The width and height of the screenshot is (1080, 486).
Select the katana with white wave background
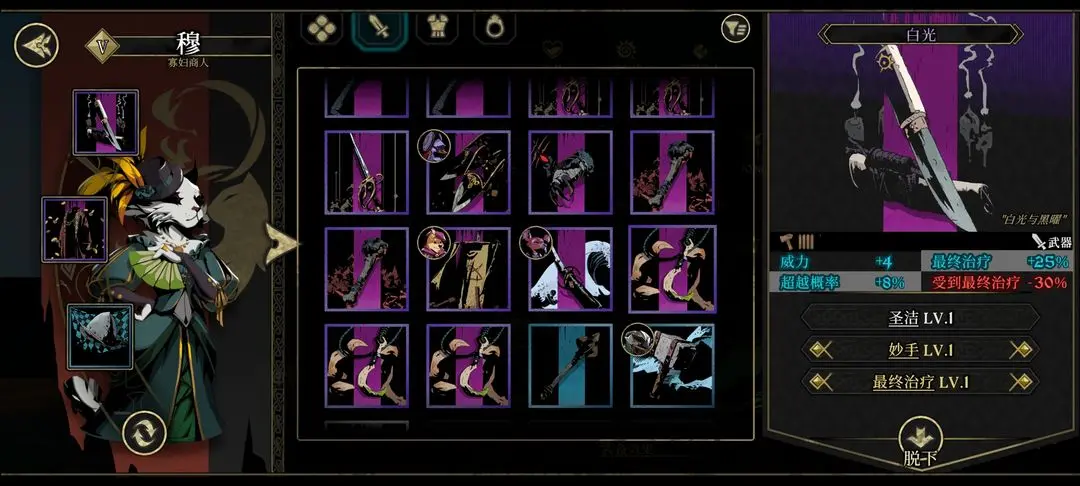570,269
